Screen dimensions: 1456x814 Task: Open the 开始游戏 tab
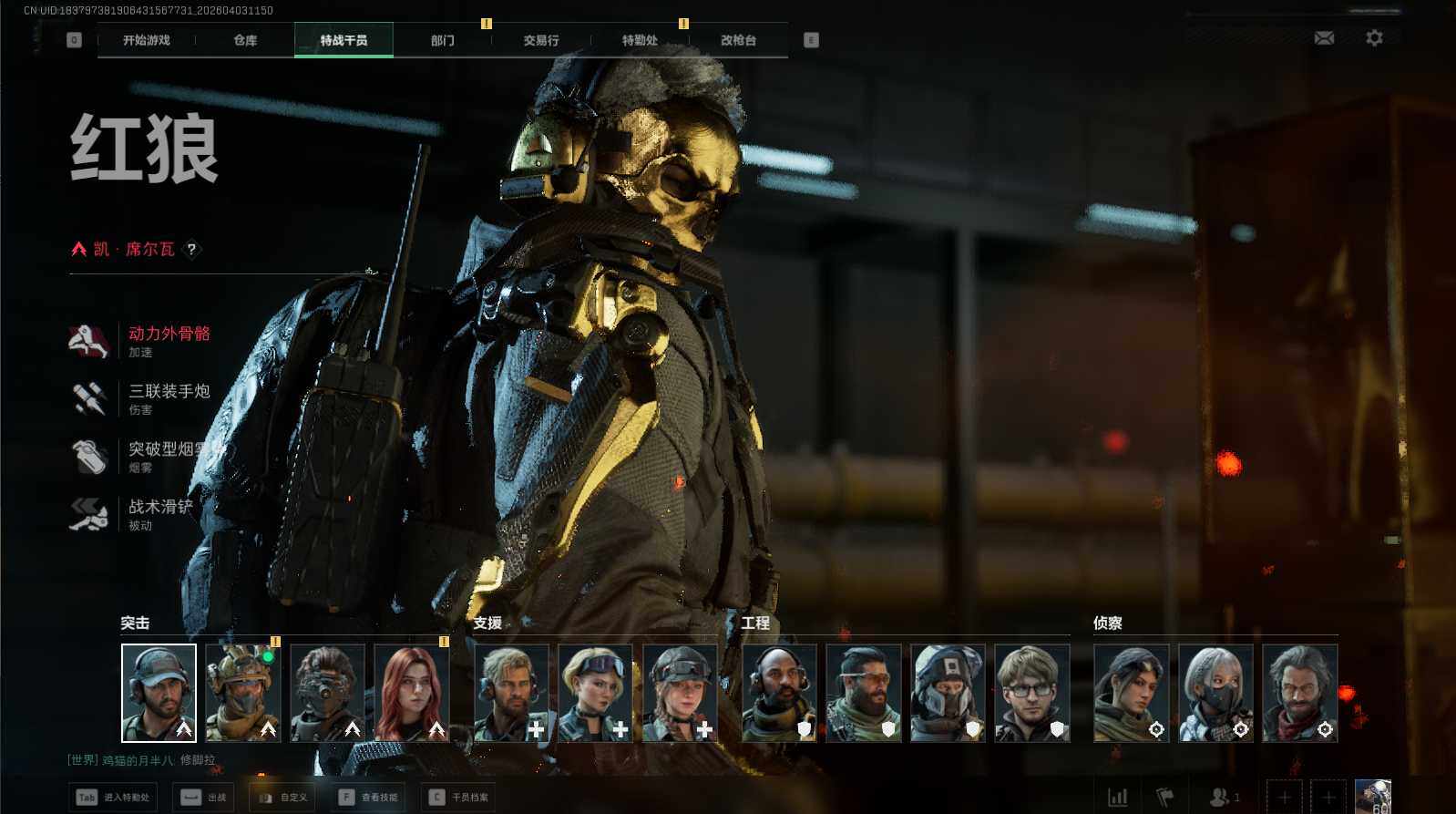click(x=147, y=40)
